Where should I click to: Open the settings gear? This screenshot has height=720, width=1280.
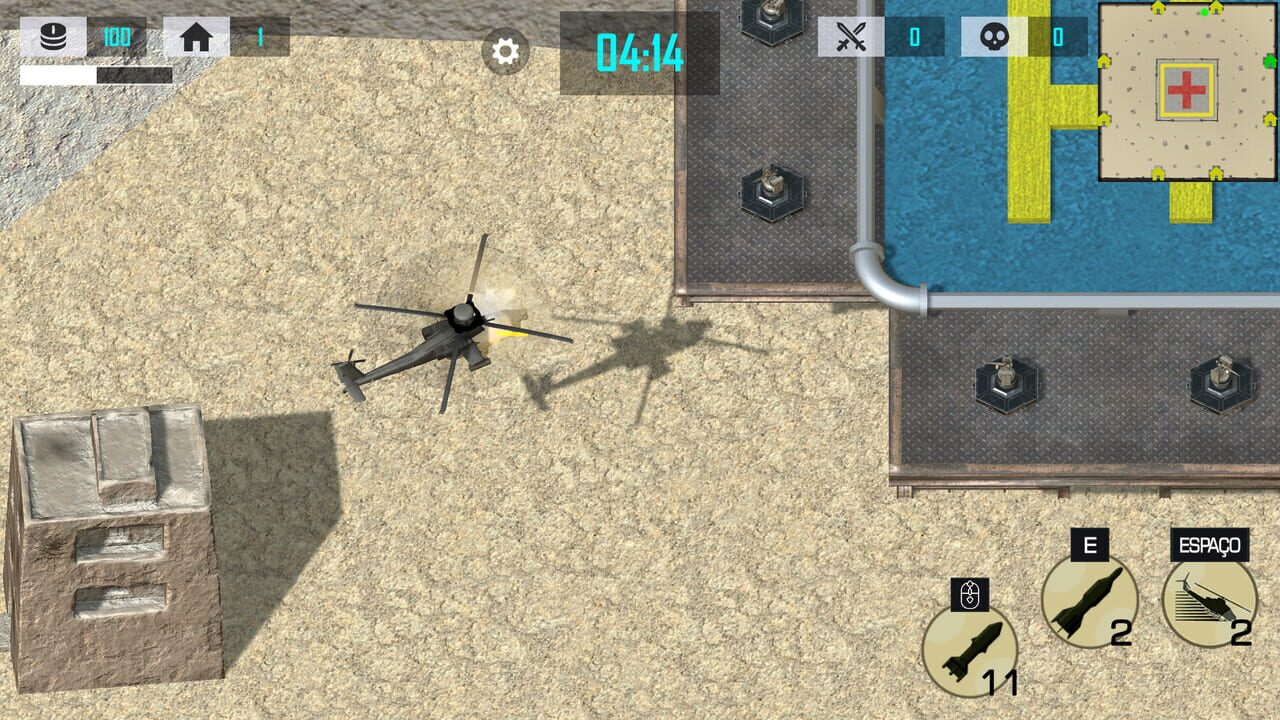pyautogui.click(x=504, y=51)
